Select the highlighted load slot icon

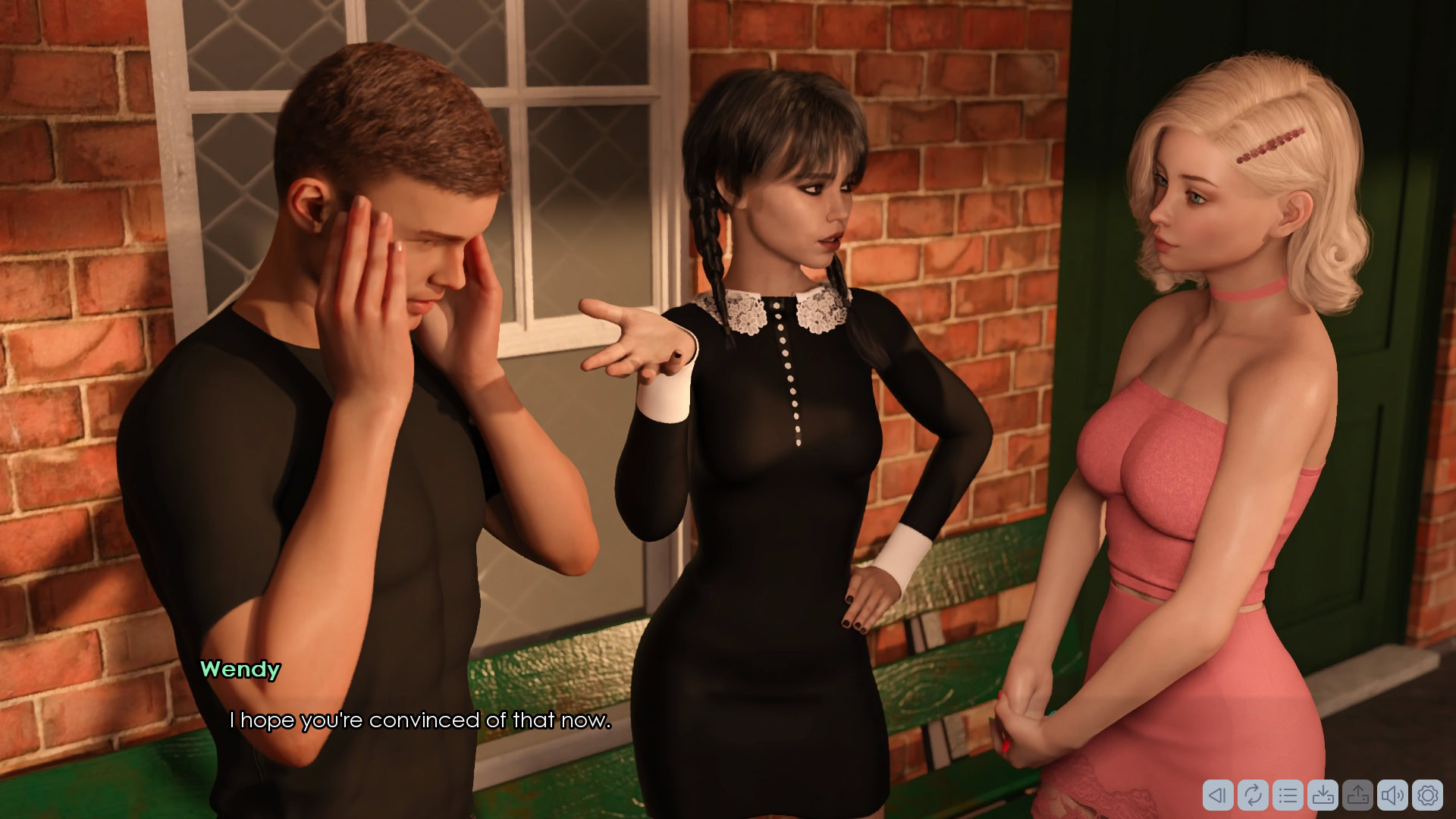pos(1357,795)
